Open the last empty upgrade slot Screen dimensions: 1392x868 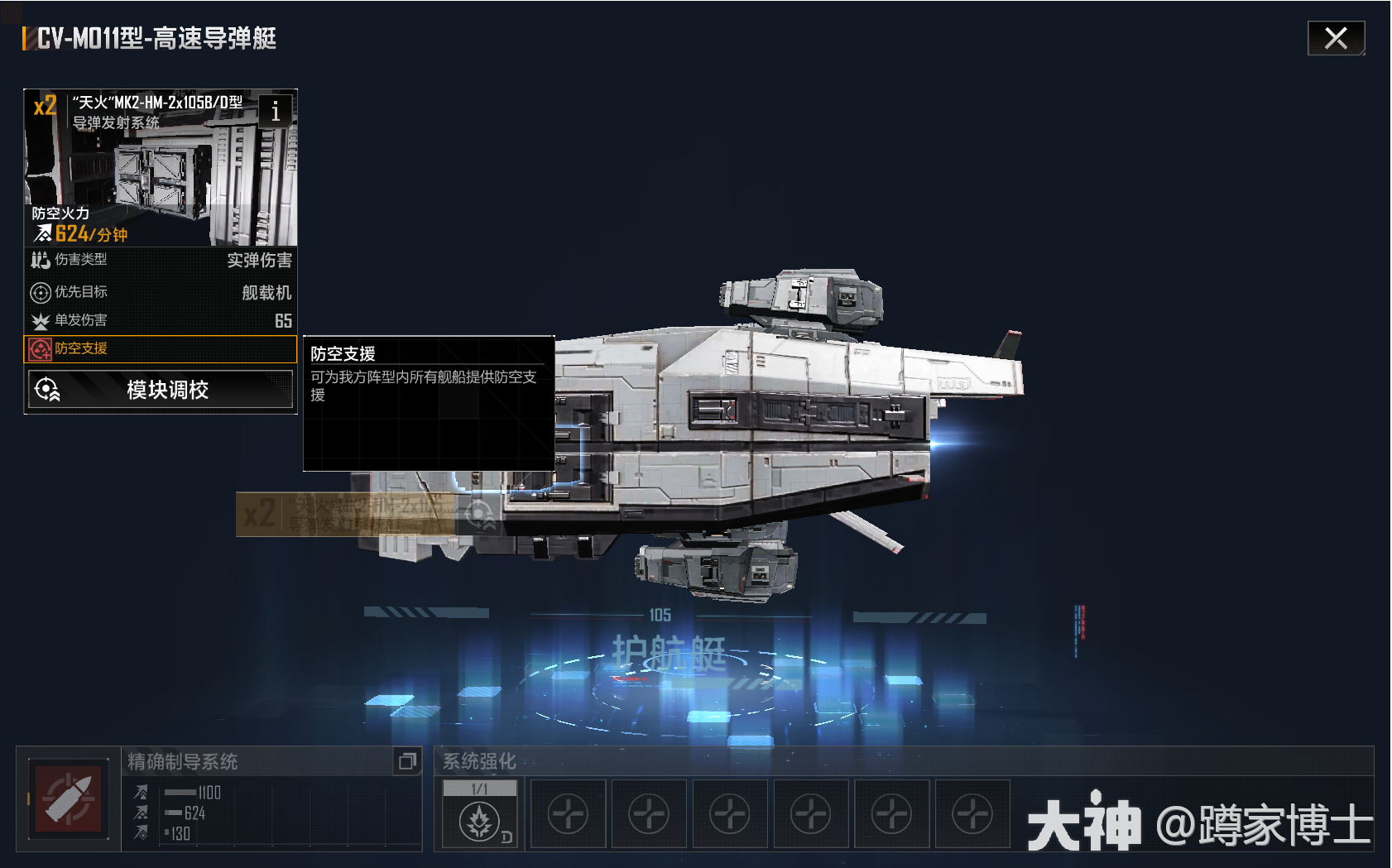point(972,813)
